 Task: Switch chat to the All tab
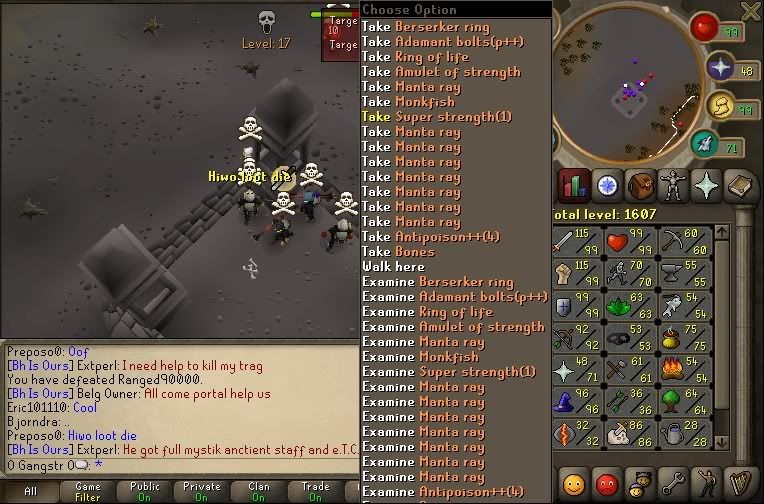(30, 491)
